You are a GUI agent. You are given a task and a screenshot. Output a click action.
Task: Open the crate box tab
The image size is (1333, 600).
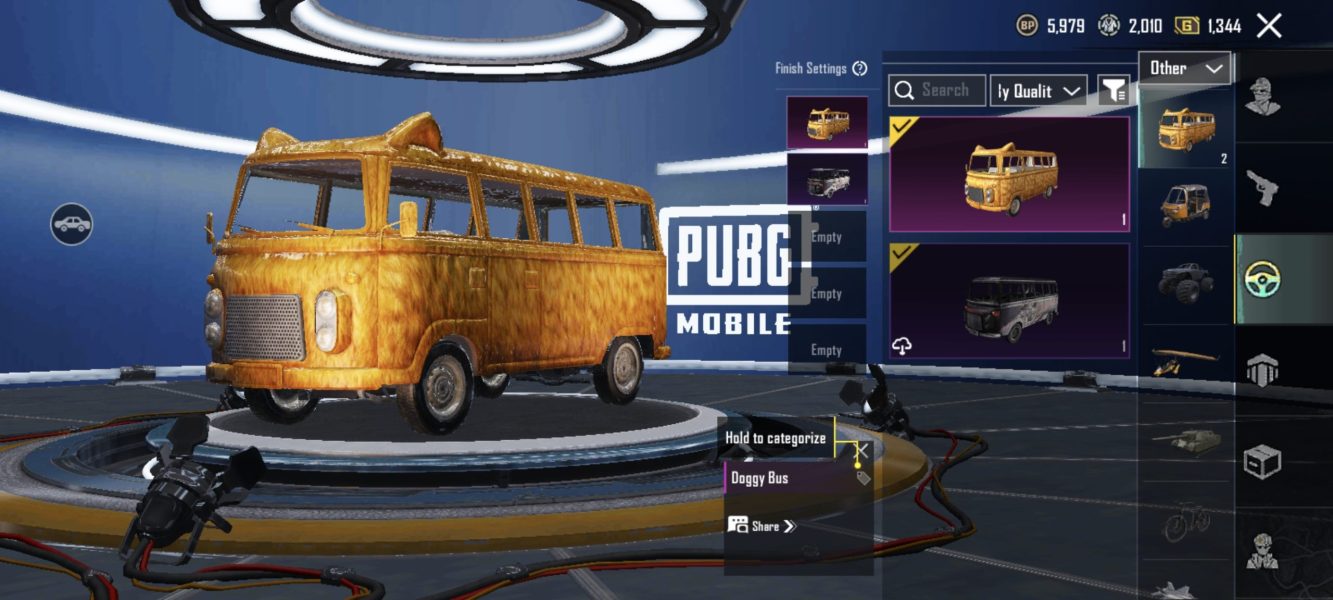click(x=1263, y=462)
